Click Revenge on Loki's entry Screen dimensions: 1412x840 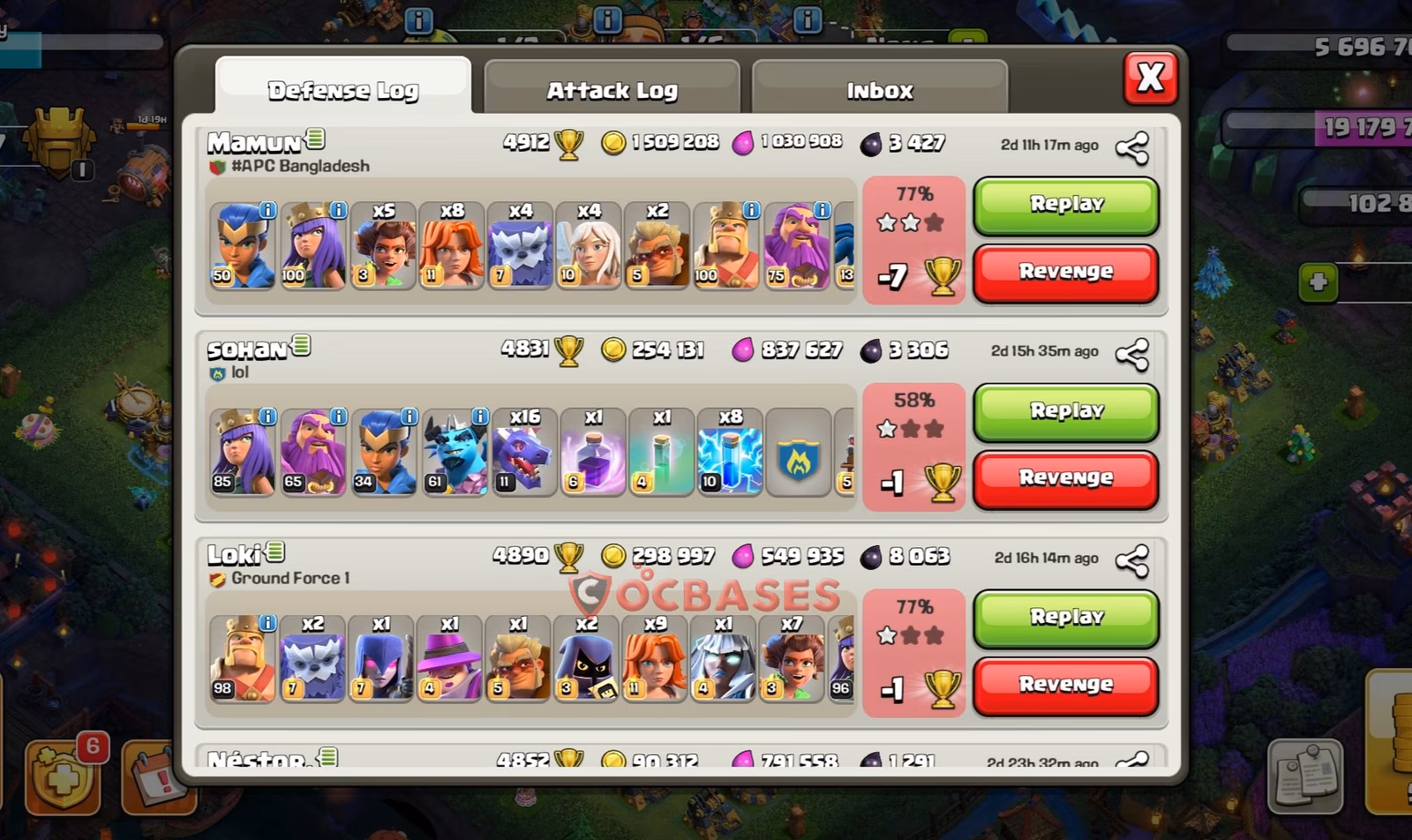(1065, 684)
